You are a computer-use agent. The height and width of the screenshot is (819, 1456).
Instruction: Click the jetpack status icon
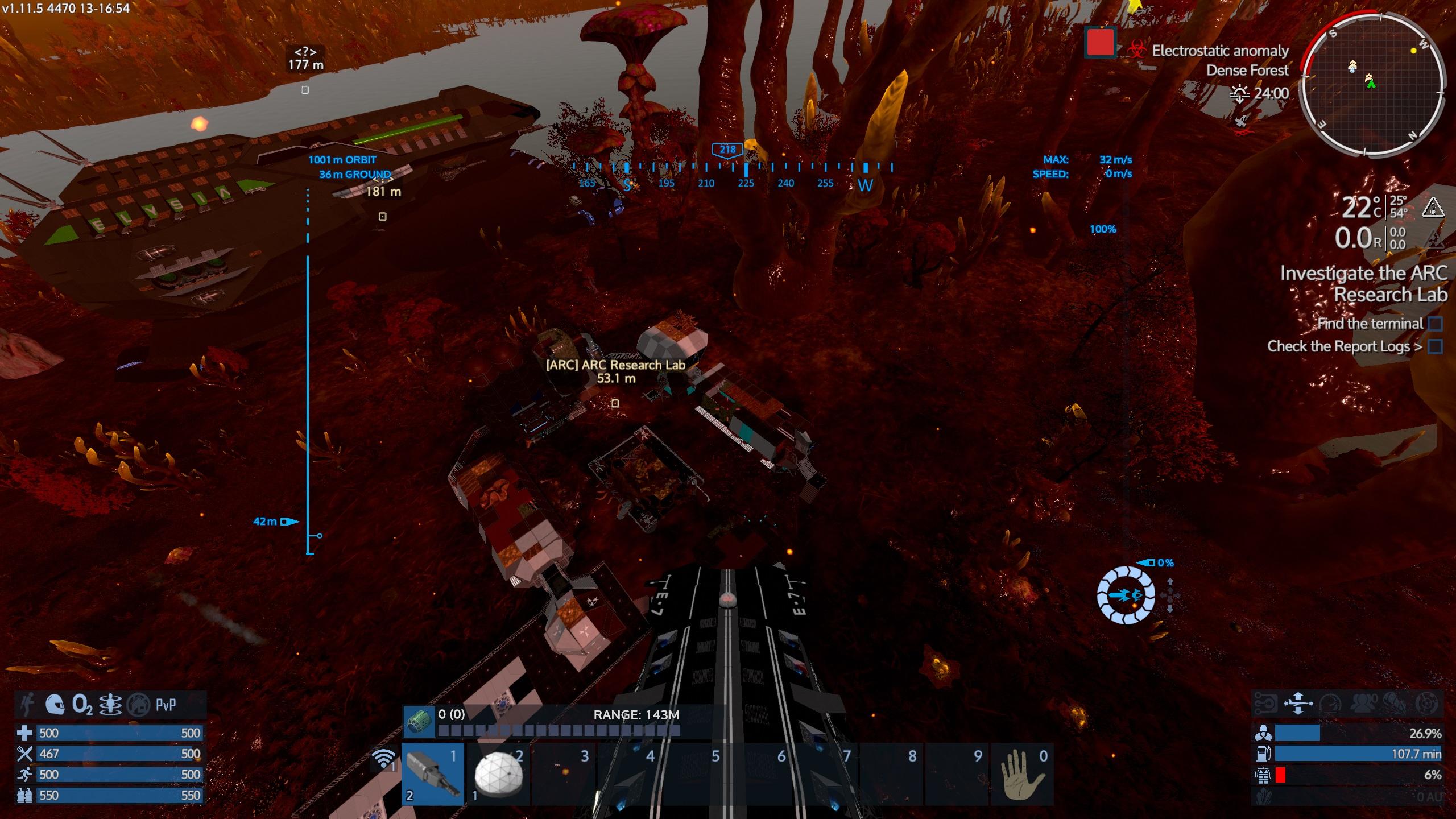(110, 705)
